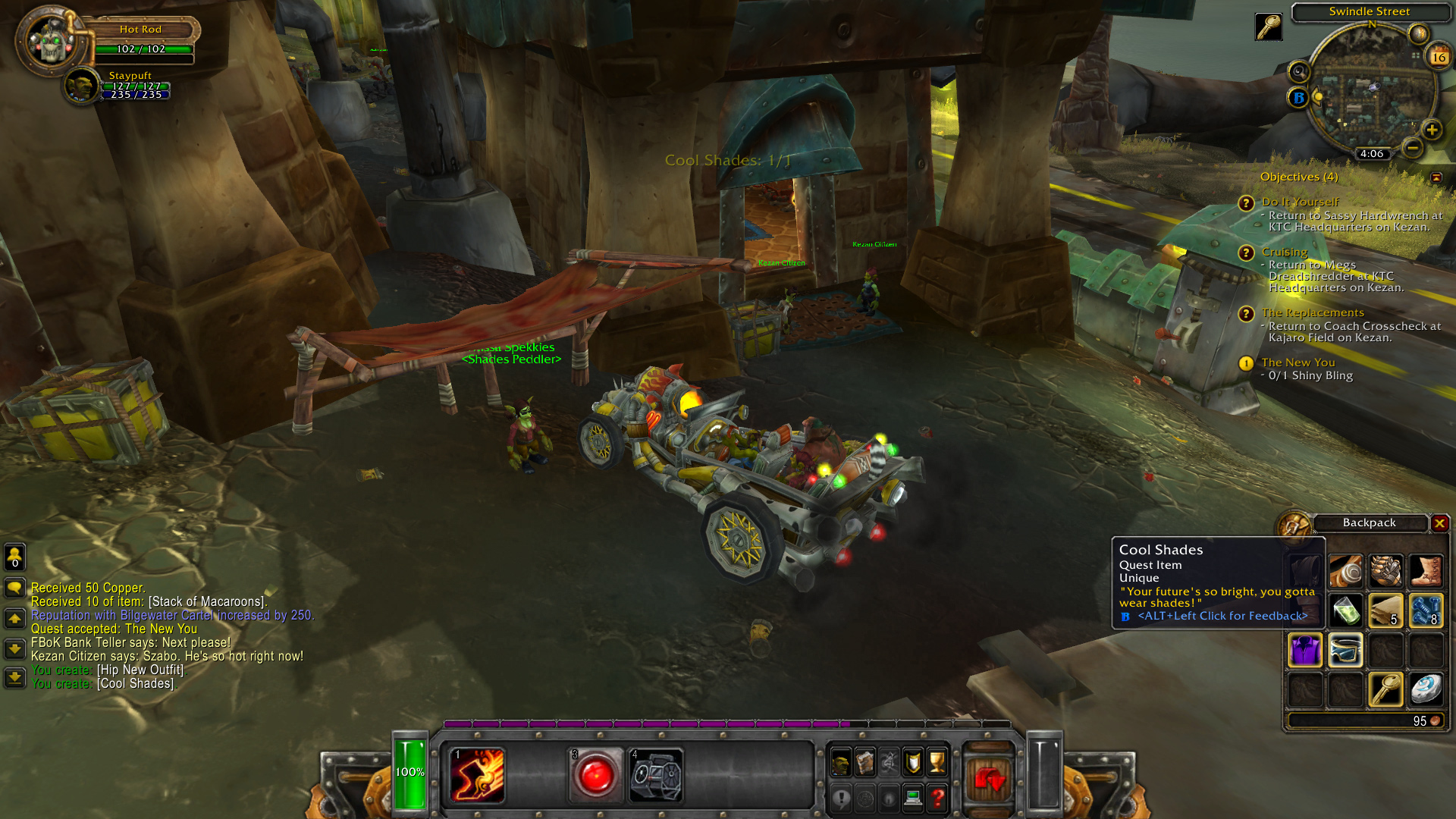Select the green drink glass item
1456x819 pixels.
(1345, 610)
